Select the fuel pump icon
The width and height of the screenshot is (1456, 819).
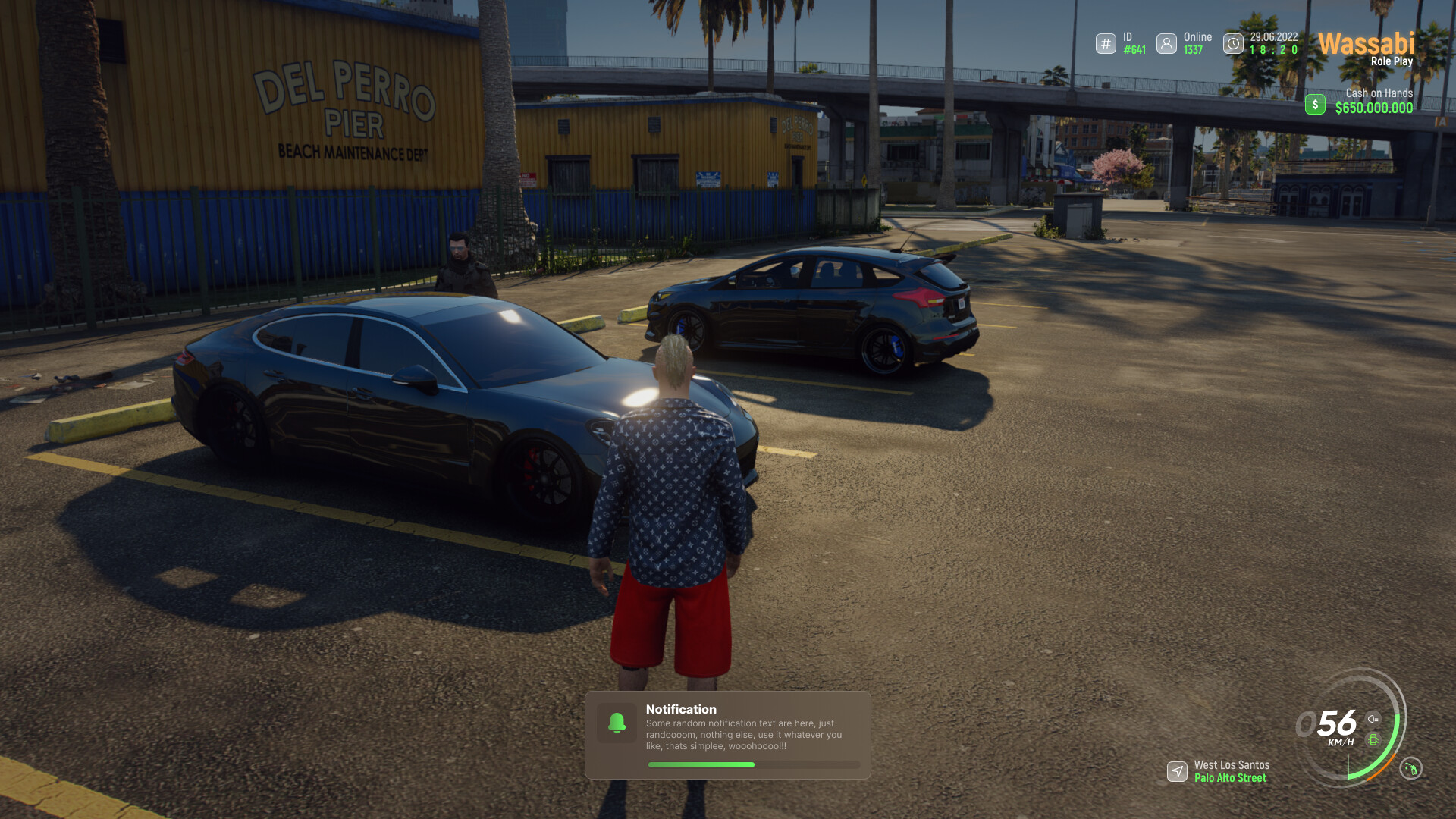pos(1410,768)
